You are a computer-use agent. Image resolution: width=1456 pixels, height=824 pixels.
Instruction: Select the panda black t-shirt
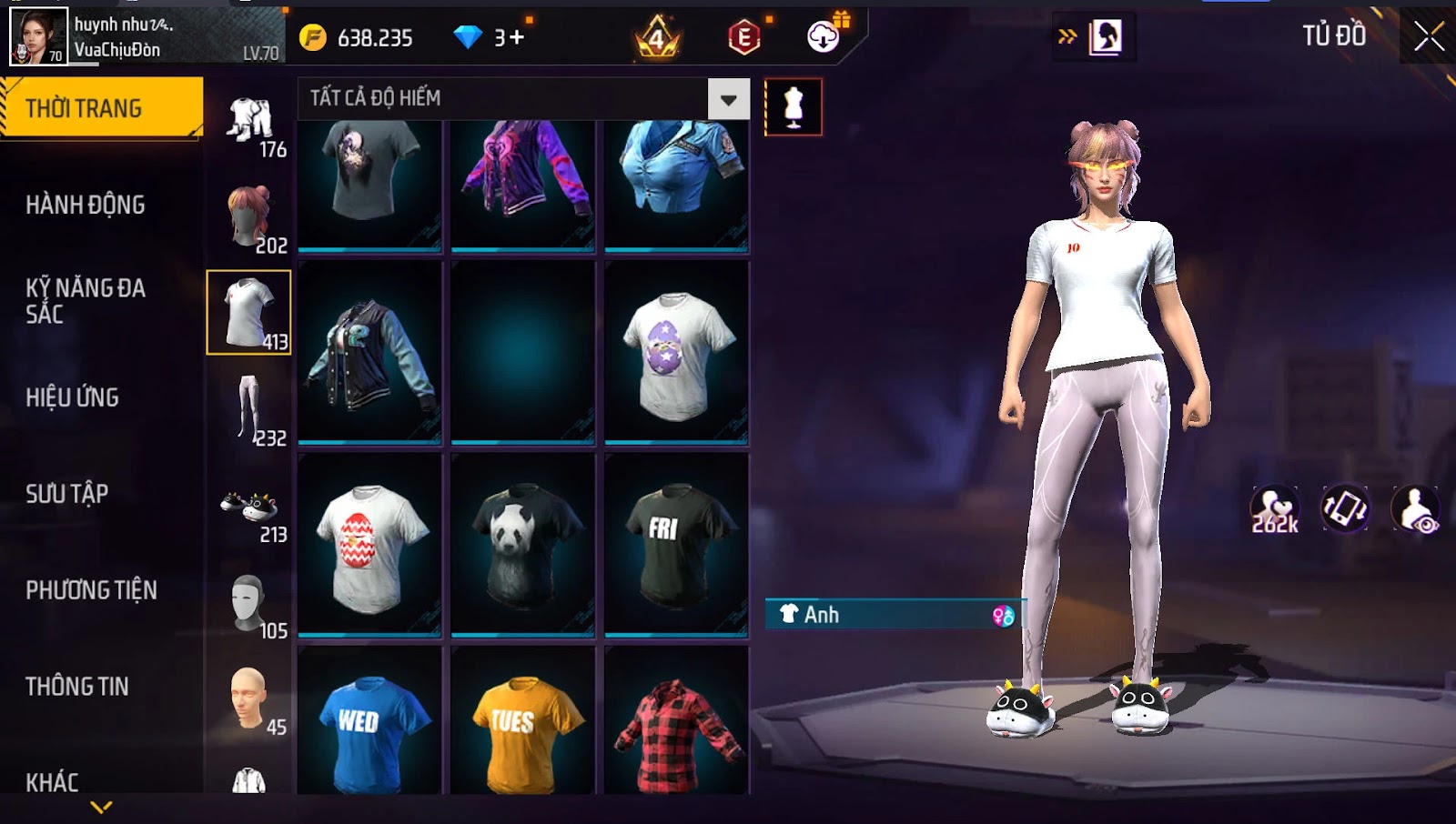pyautogui.click(x=522, y=544)
